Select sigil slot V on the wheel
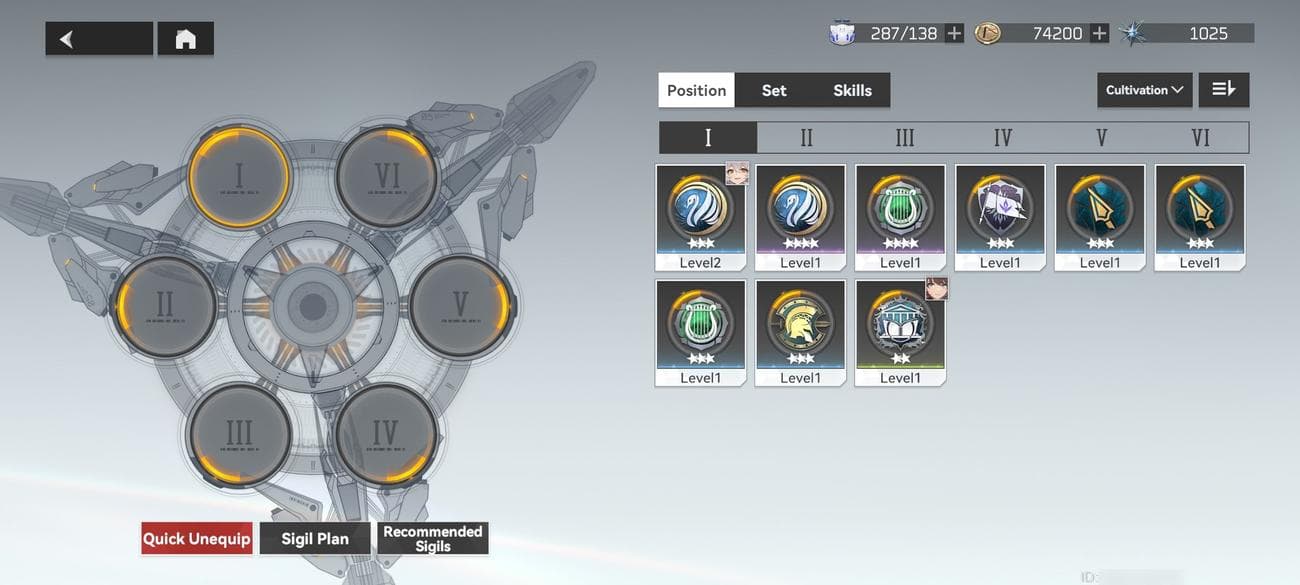The height and width of the screenshot is (585, 1300). coord(460,304)
